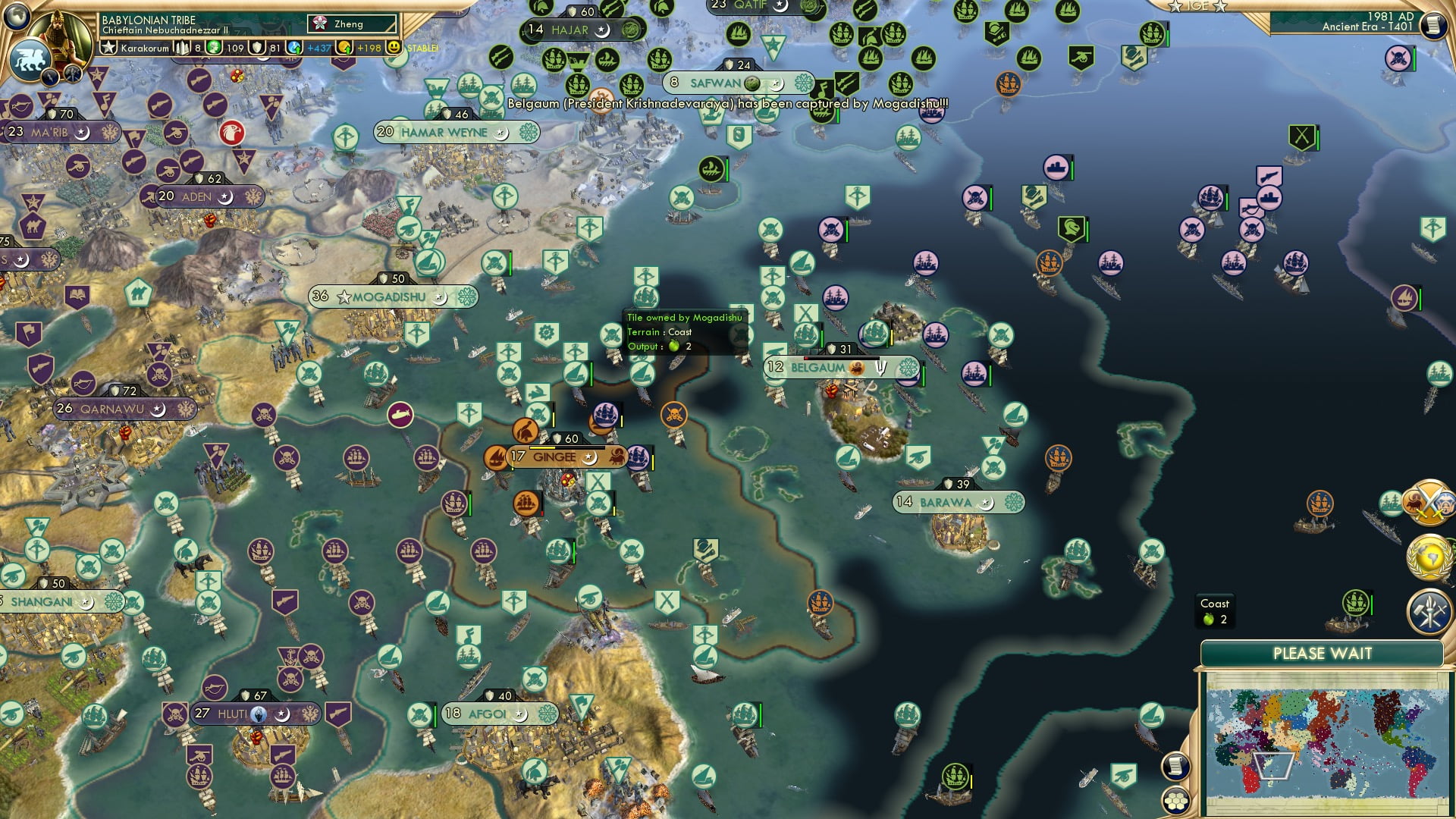Click the Babylonian lion crest emblem
This screenshot has width=1456, height=819.
click(x=32, y=59)
